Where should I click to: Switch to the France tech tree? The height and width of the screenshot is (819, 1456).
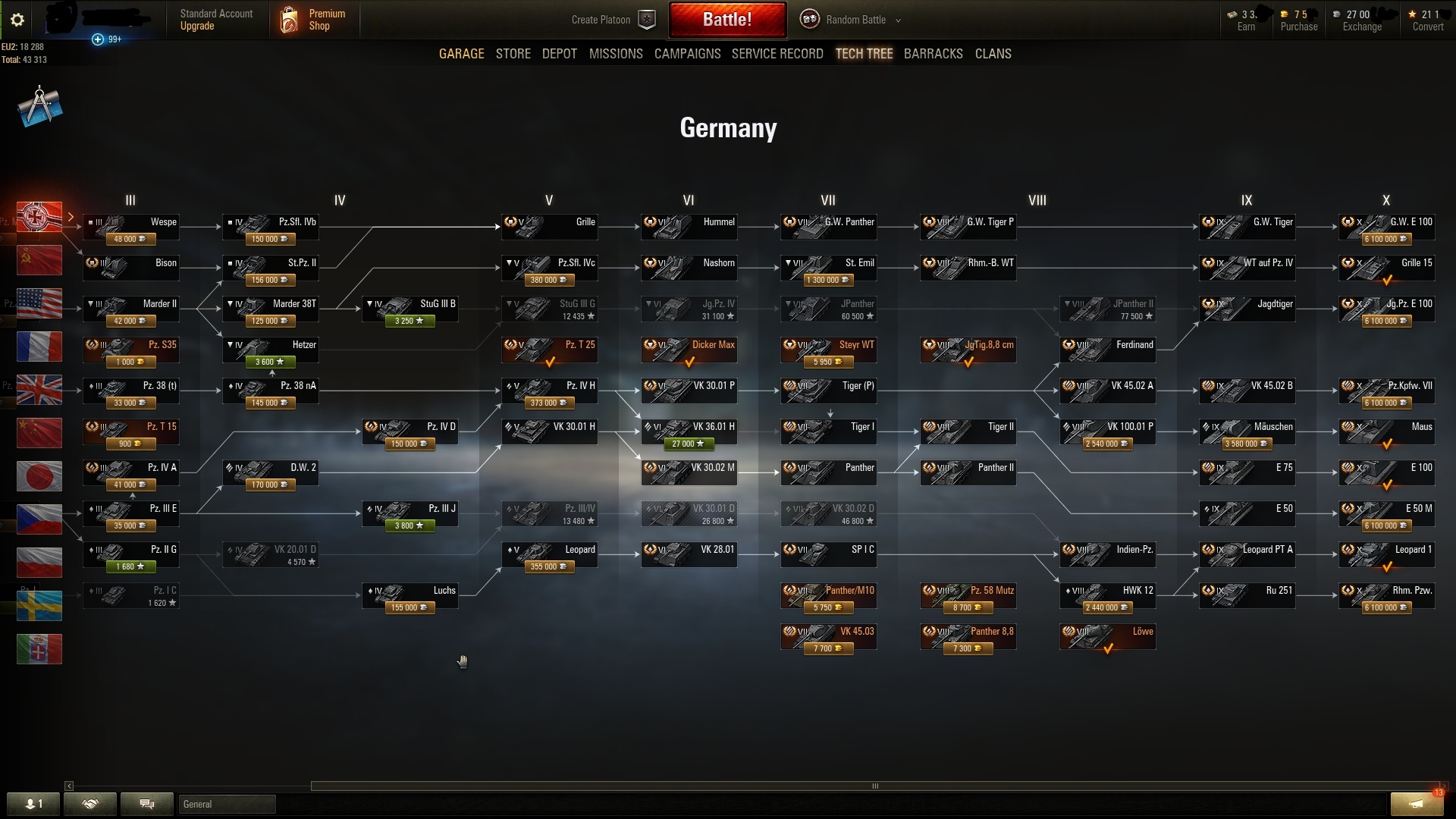coord(39,347)
